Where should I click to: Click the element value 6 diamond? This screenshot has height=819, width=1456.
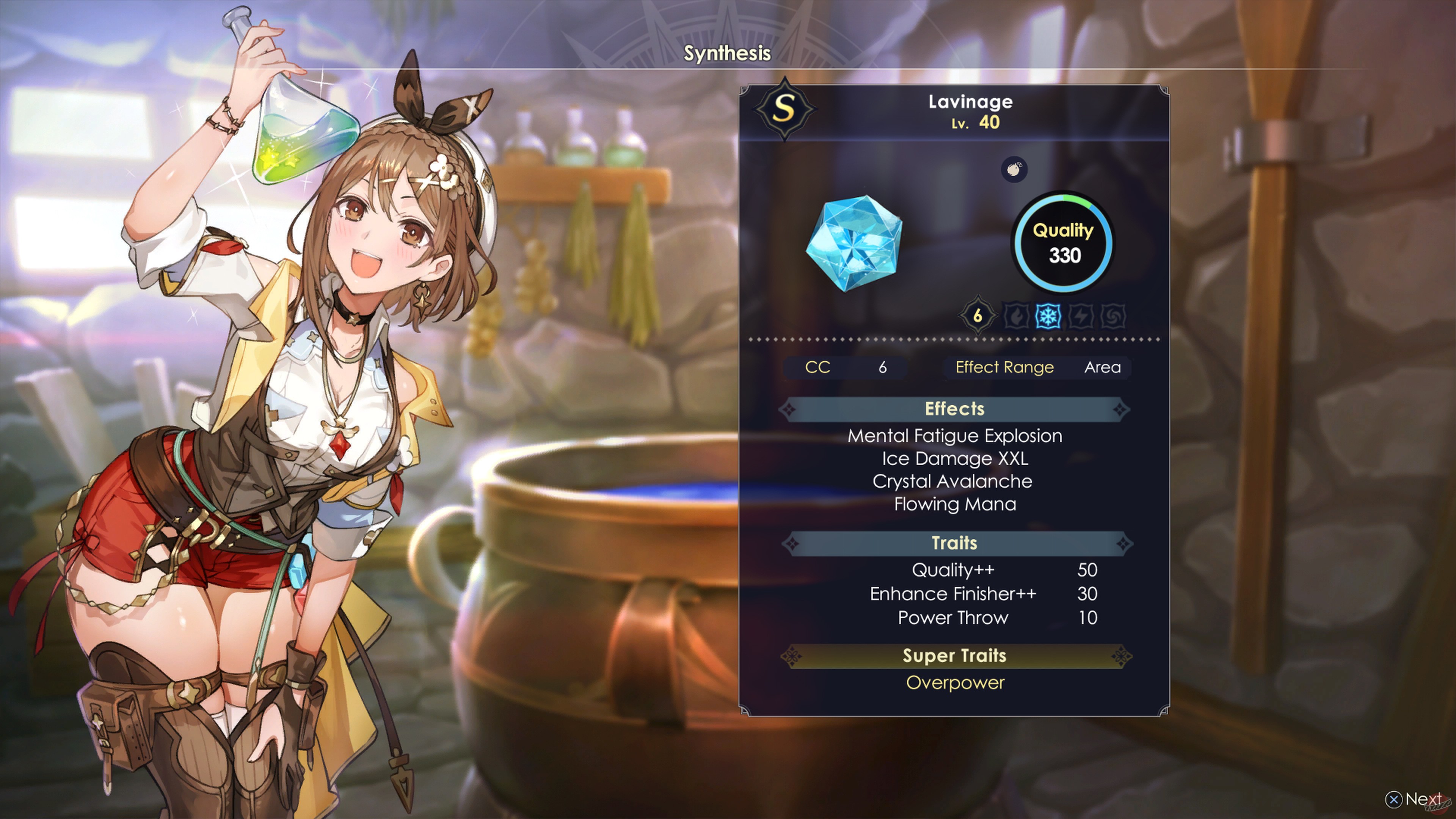click(978, 315)
